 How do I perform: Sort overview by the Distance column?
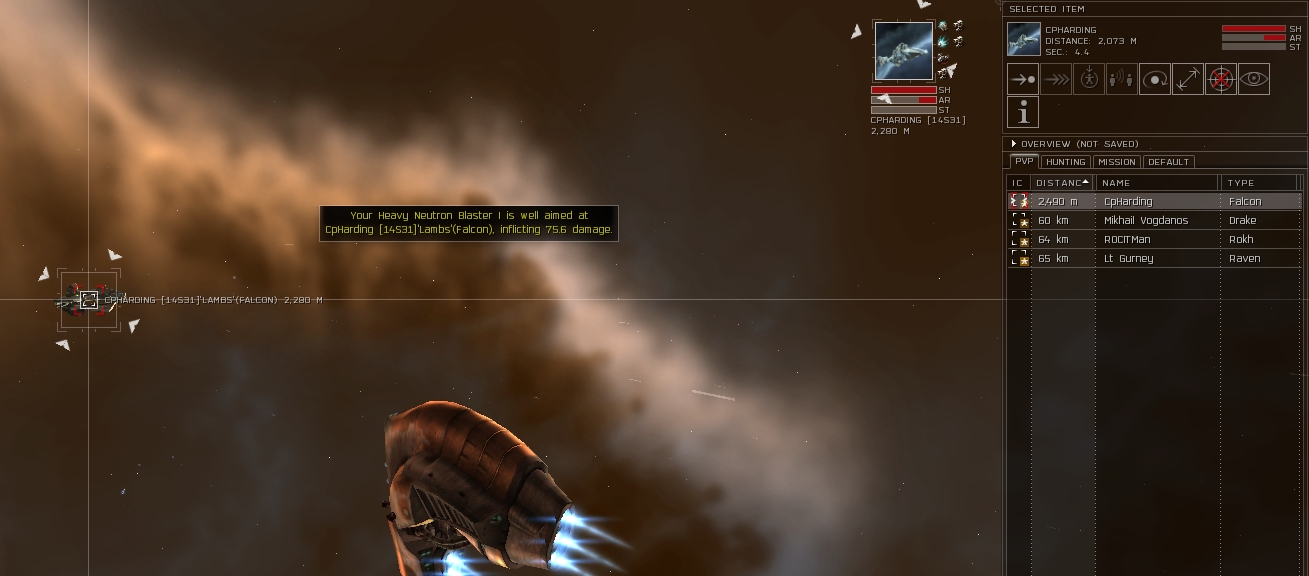click(x=1062, y=183)
